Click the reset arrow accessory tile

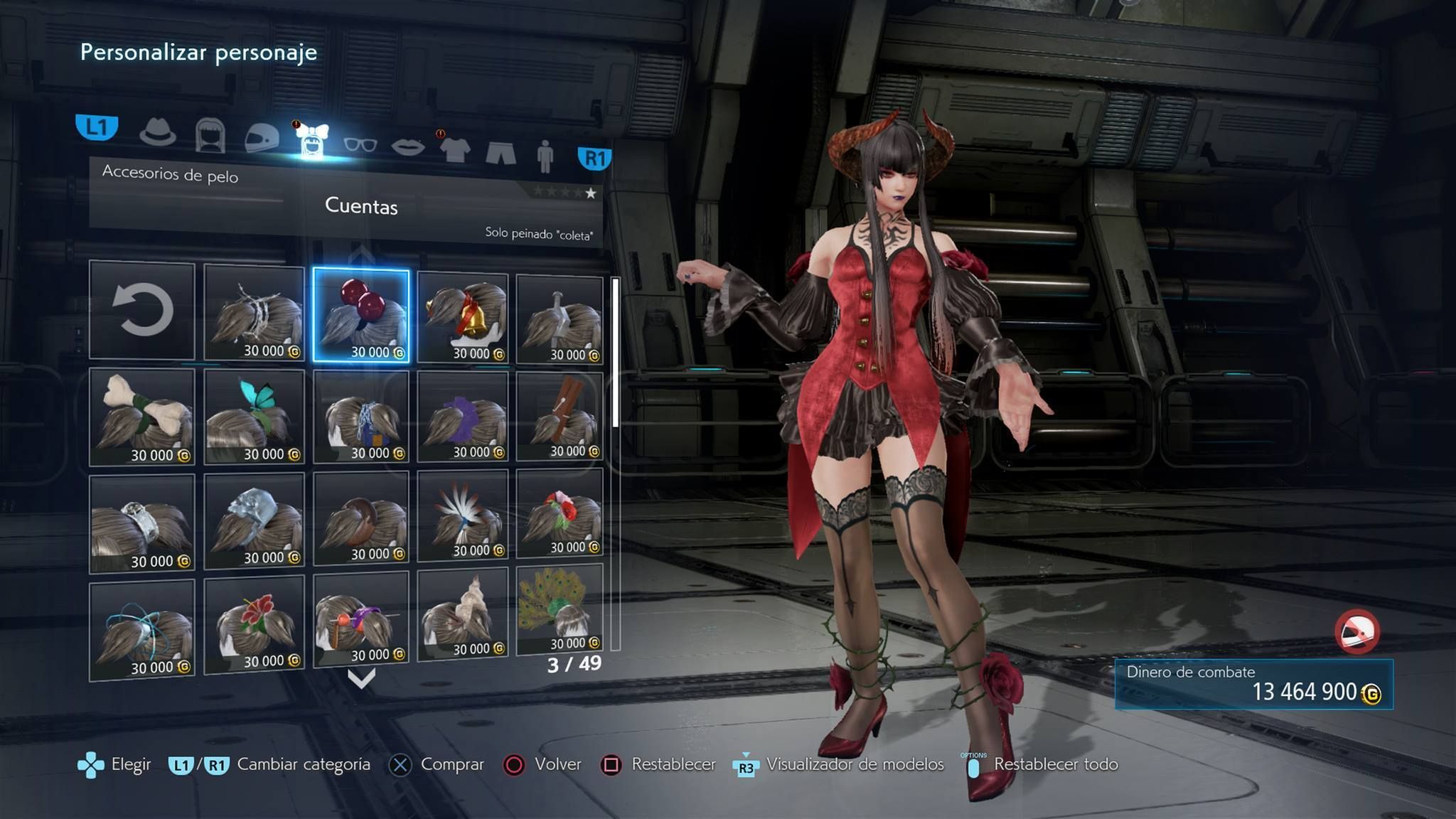[142, 310]
